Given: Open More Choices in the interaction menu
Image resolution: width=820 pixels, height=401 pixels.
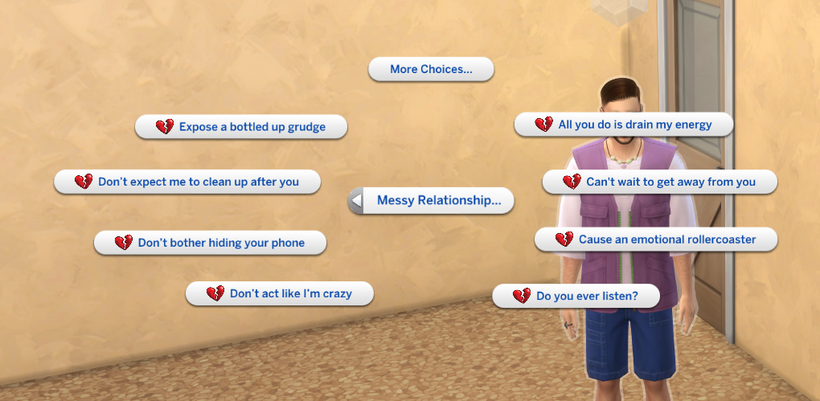Looking at the screenshot, I should 430,69.
